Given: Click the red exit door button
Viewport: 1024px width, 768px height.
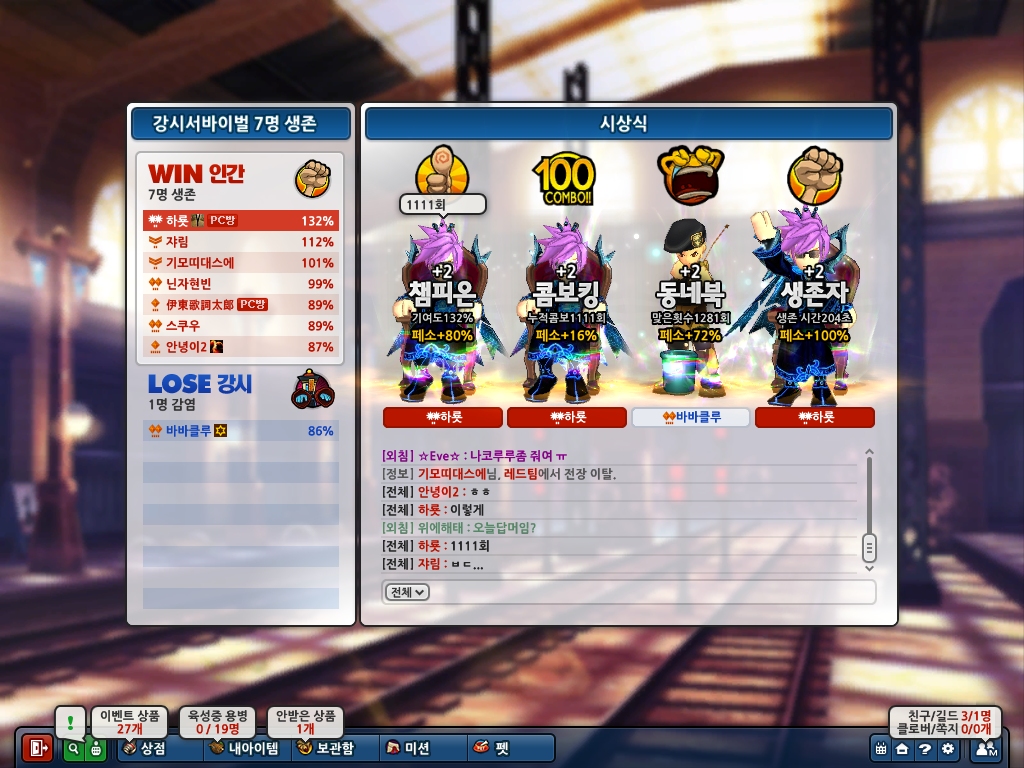Looking at the screenshot, I should (37, 748).
